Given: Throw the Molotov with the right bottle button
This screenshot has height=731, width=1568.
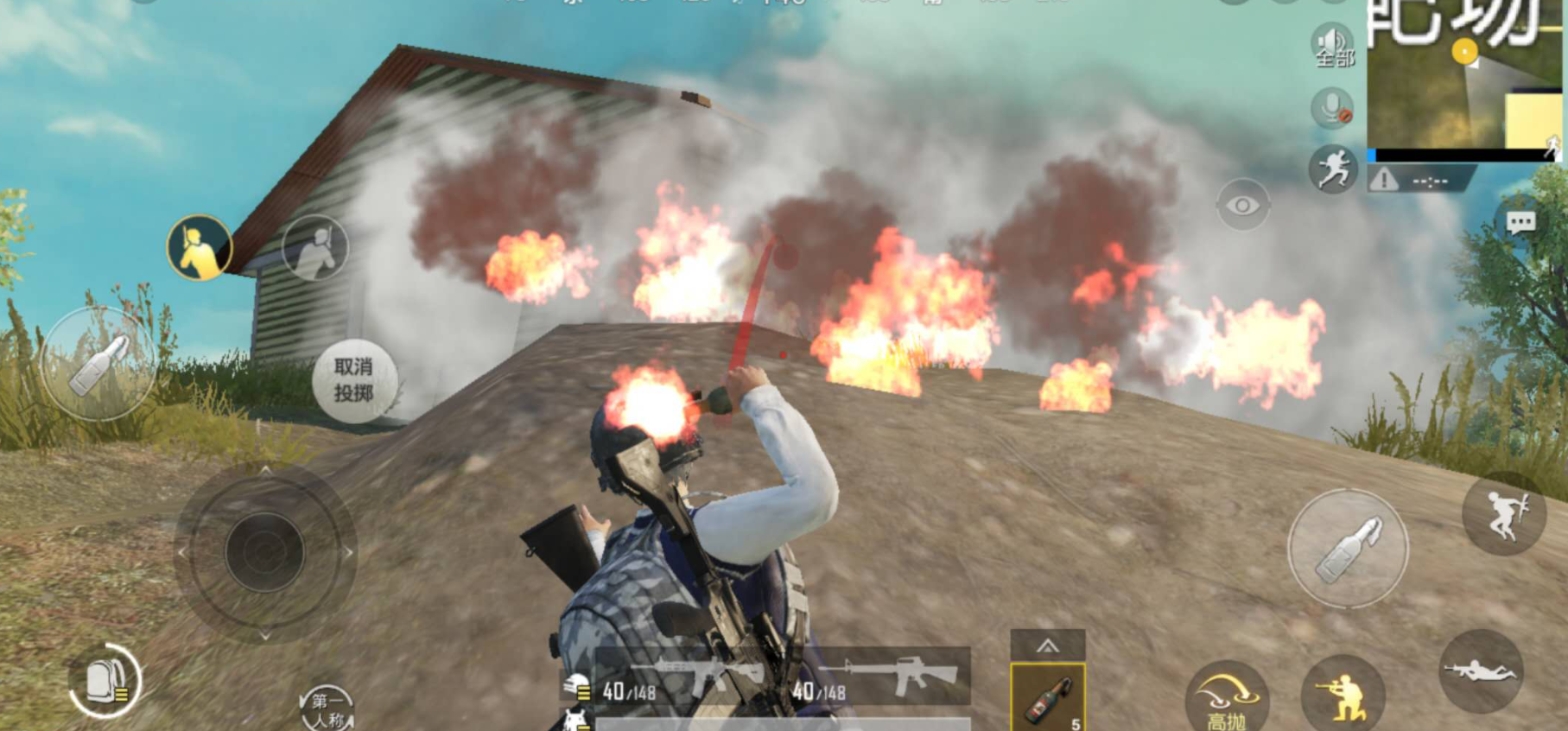Looking at the screenshot, I should click(1348, 549).
